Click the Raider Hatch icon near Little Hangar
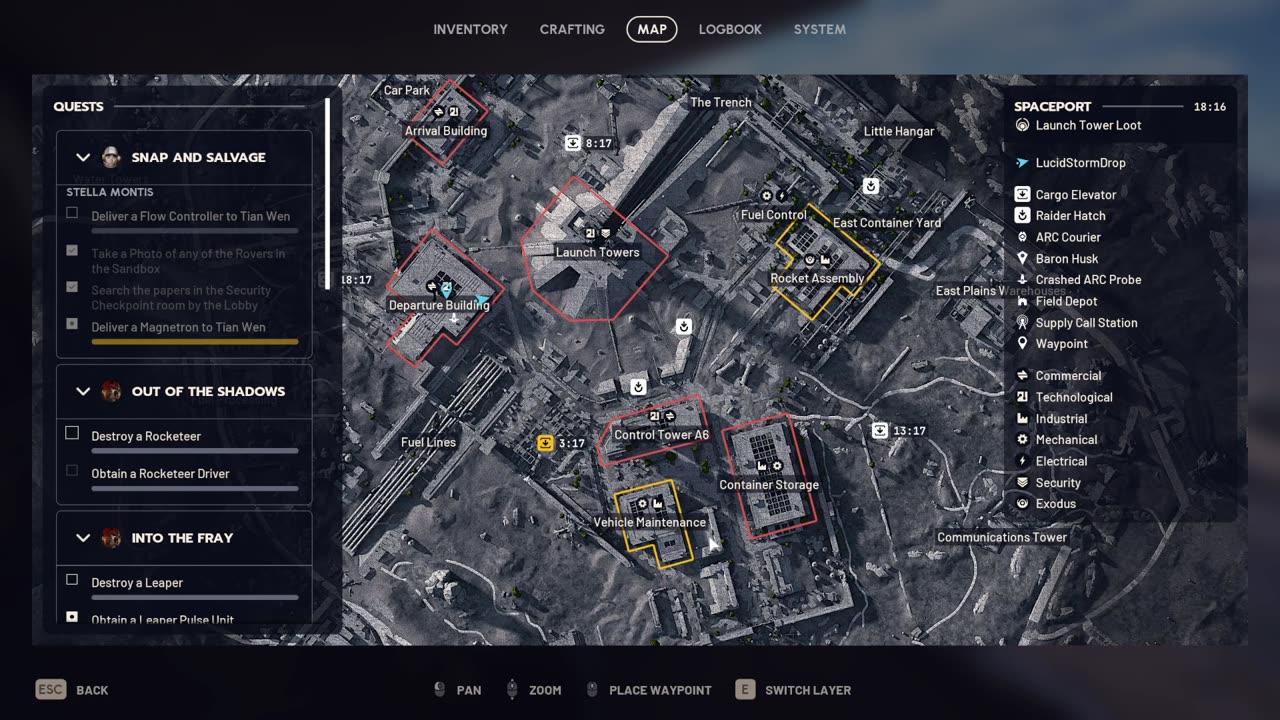 click(869, 185)
